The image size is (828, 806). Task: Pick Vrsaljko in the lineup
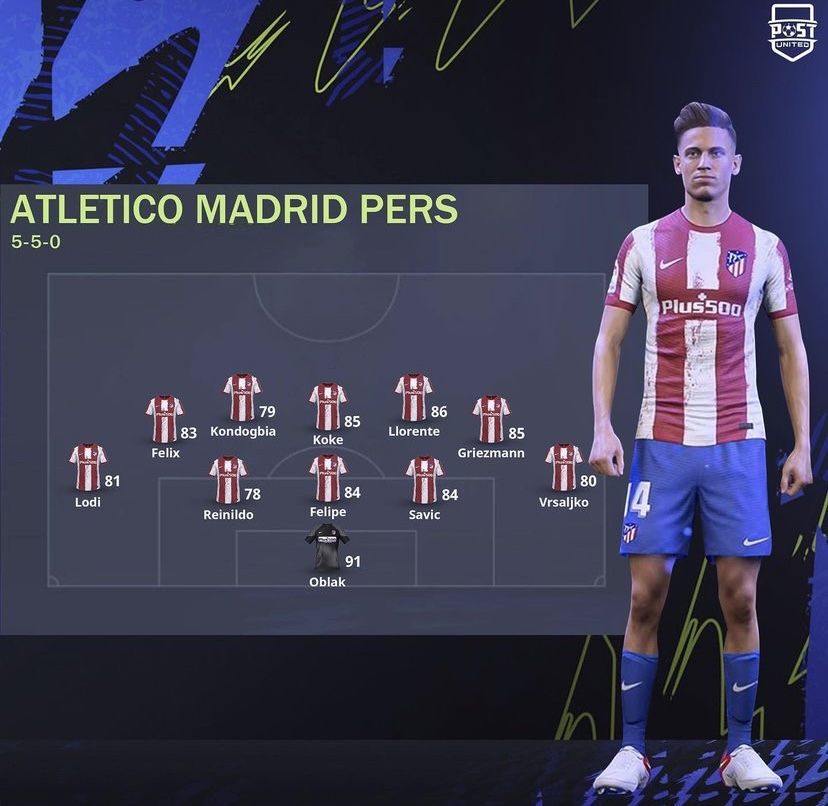click(x=563, y=468)
